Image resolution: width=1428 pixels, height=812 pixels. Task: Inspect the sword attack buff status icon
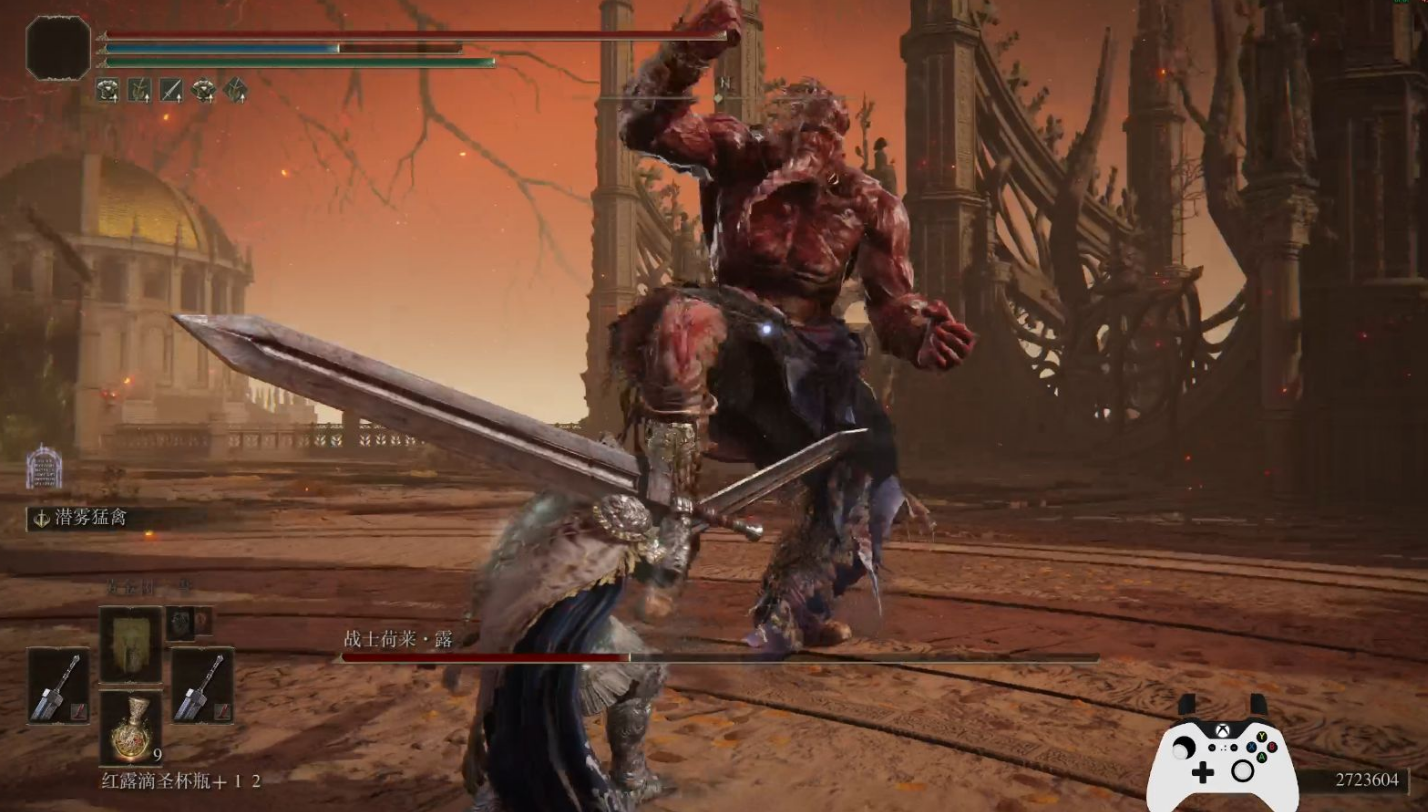[x=171, y=90]
